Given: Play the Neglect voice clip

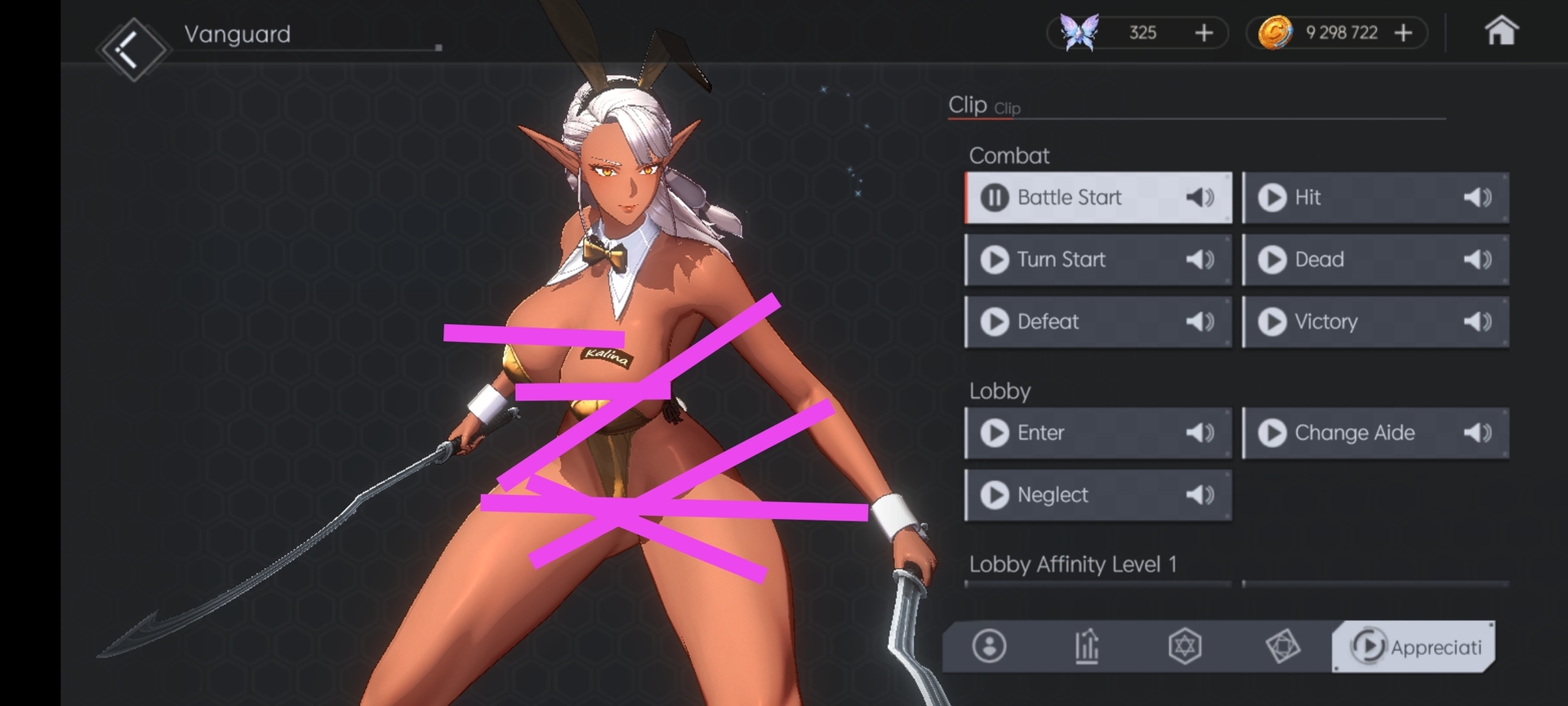Looking at the screenshot, I should pyautogui.click(x=994, y=495).
